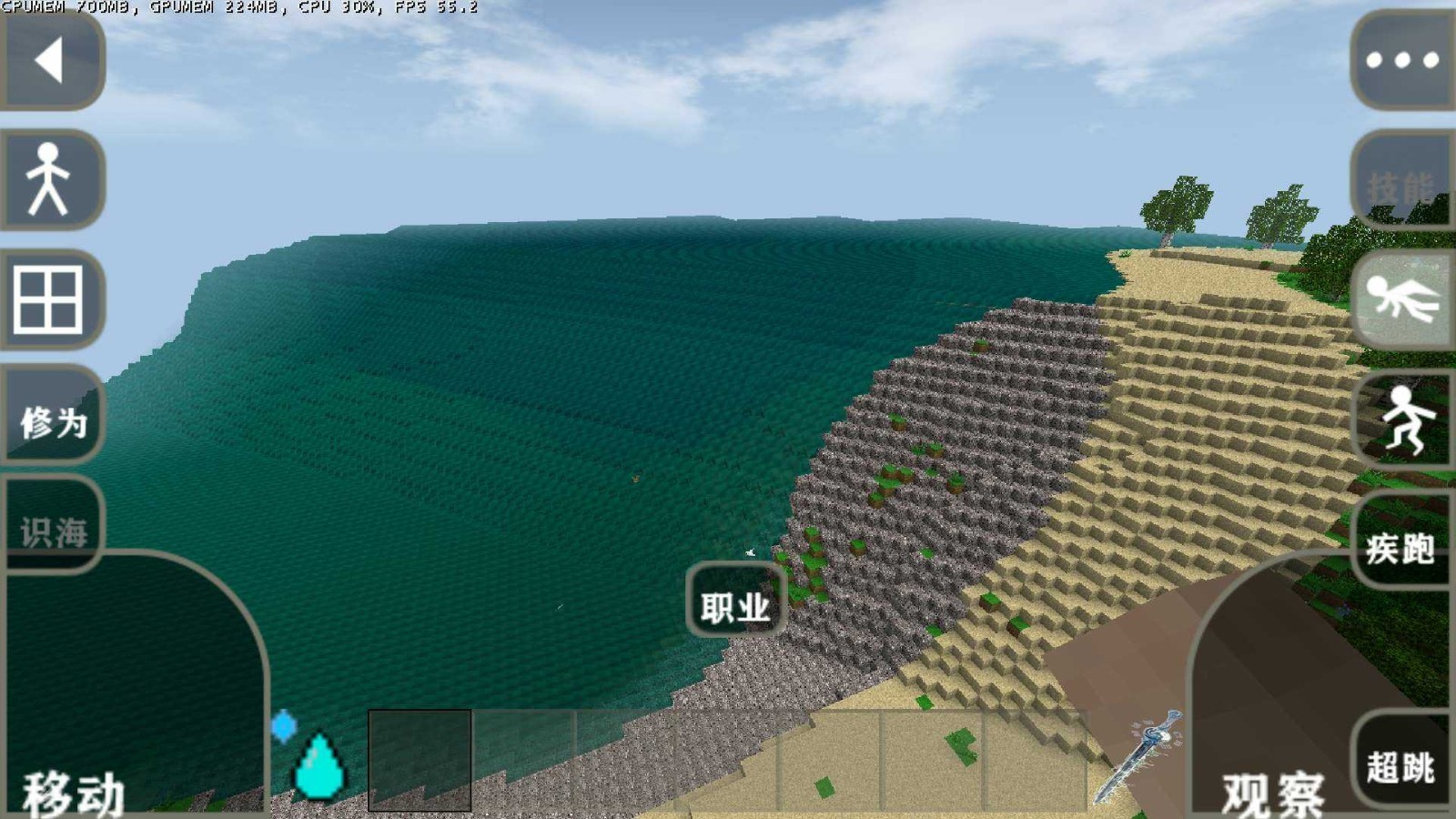Trigger the 超跳 super jump button
The image size is (1456, 819).
tap(1401, 764)
